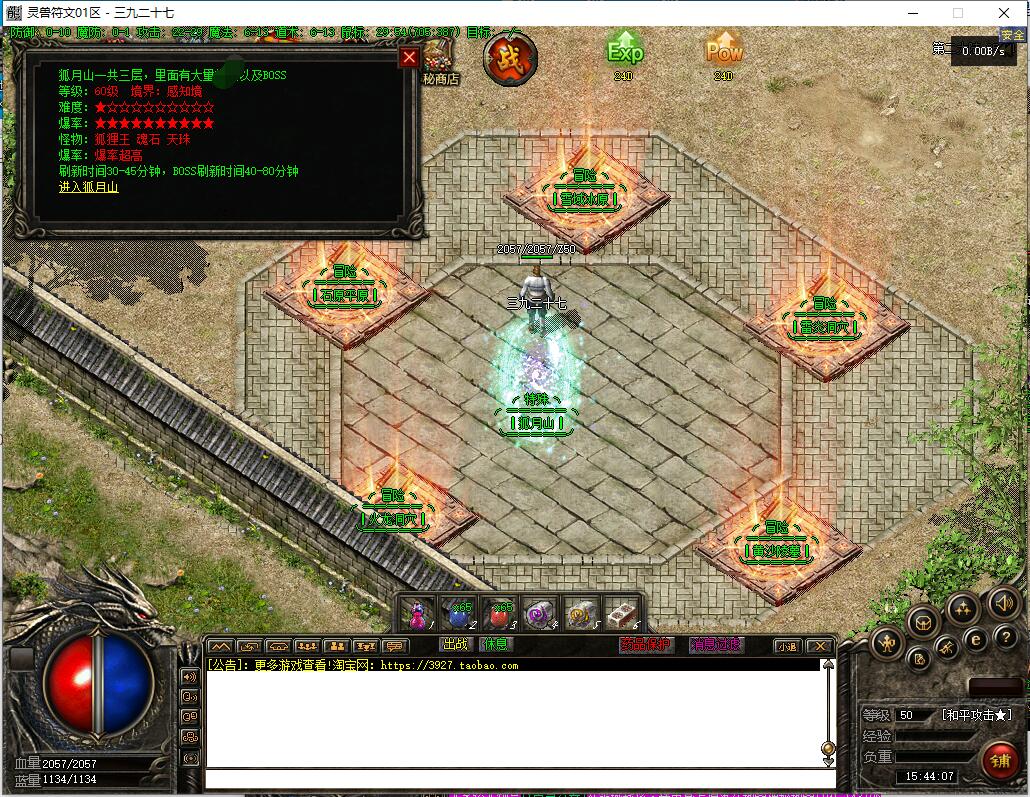Use the pink potion in hotbar slot 1

(x=420, y=614)
